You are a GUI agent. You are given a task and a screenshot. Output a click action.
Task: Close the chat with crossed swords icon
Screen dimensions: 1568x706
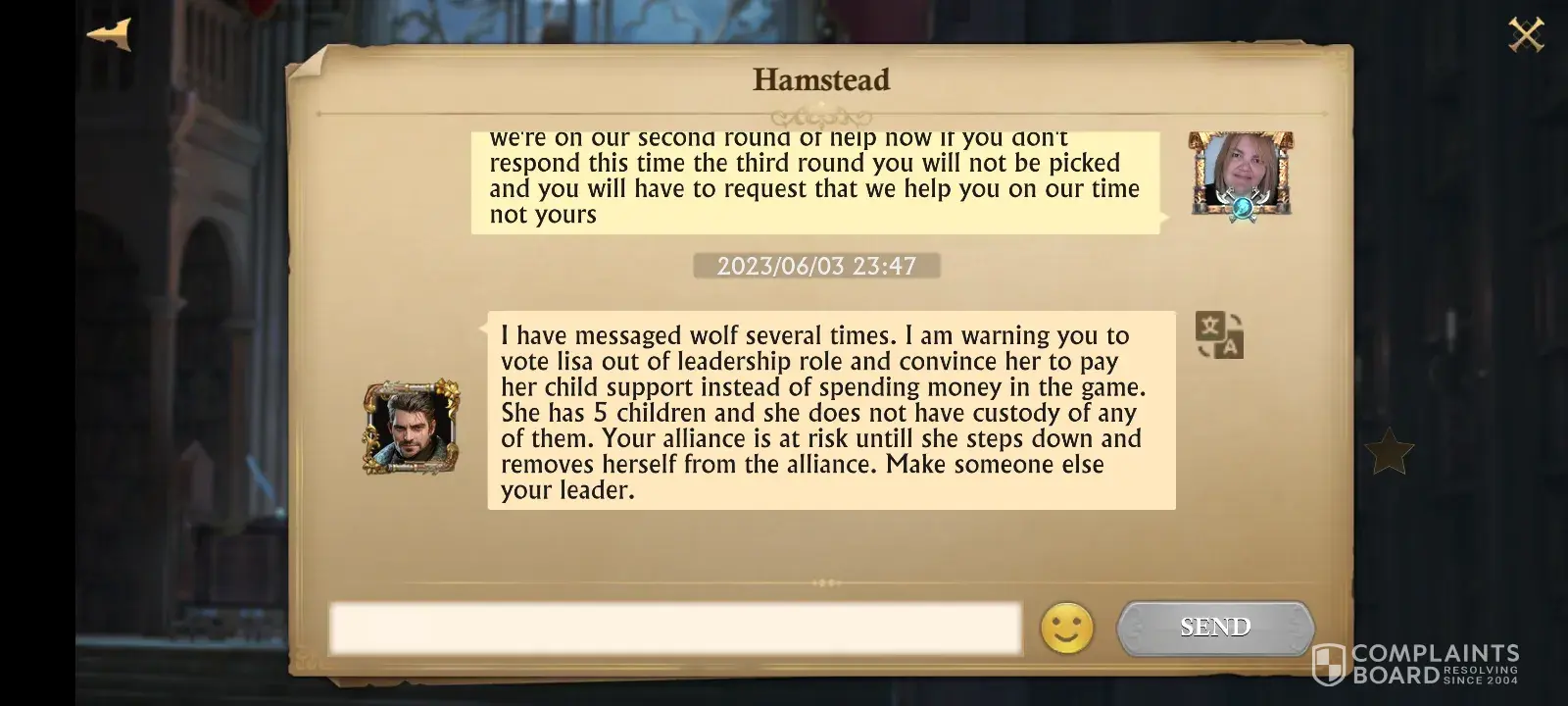pyautogui.click(x=1525, y=35)
